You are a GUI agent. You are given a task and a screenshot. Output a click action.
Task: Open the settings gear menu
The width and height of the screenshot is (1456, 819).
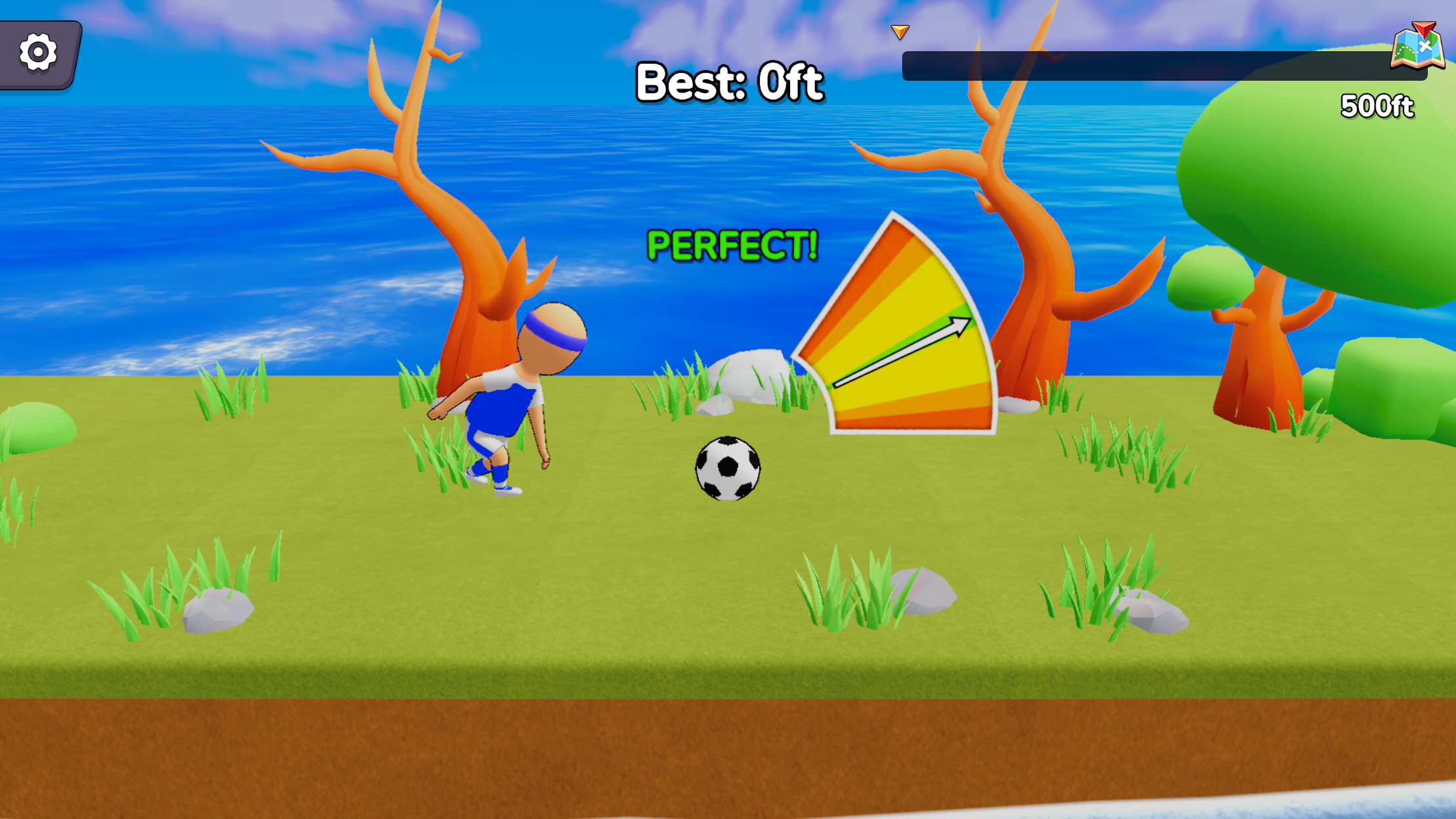(37, 51)
